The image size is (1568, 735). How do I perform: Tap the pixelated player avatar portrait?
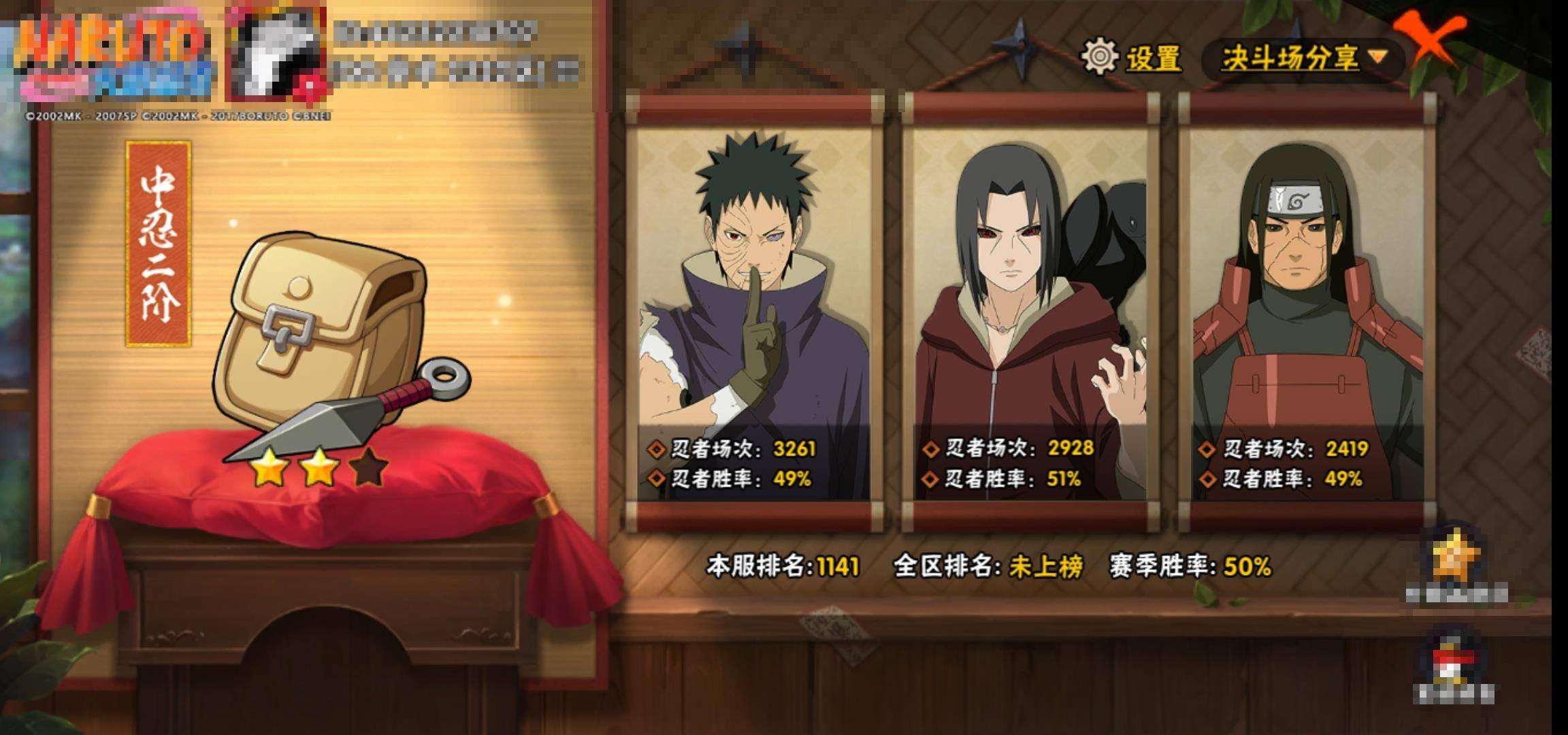pyautogui.click(x=276, y=56)
